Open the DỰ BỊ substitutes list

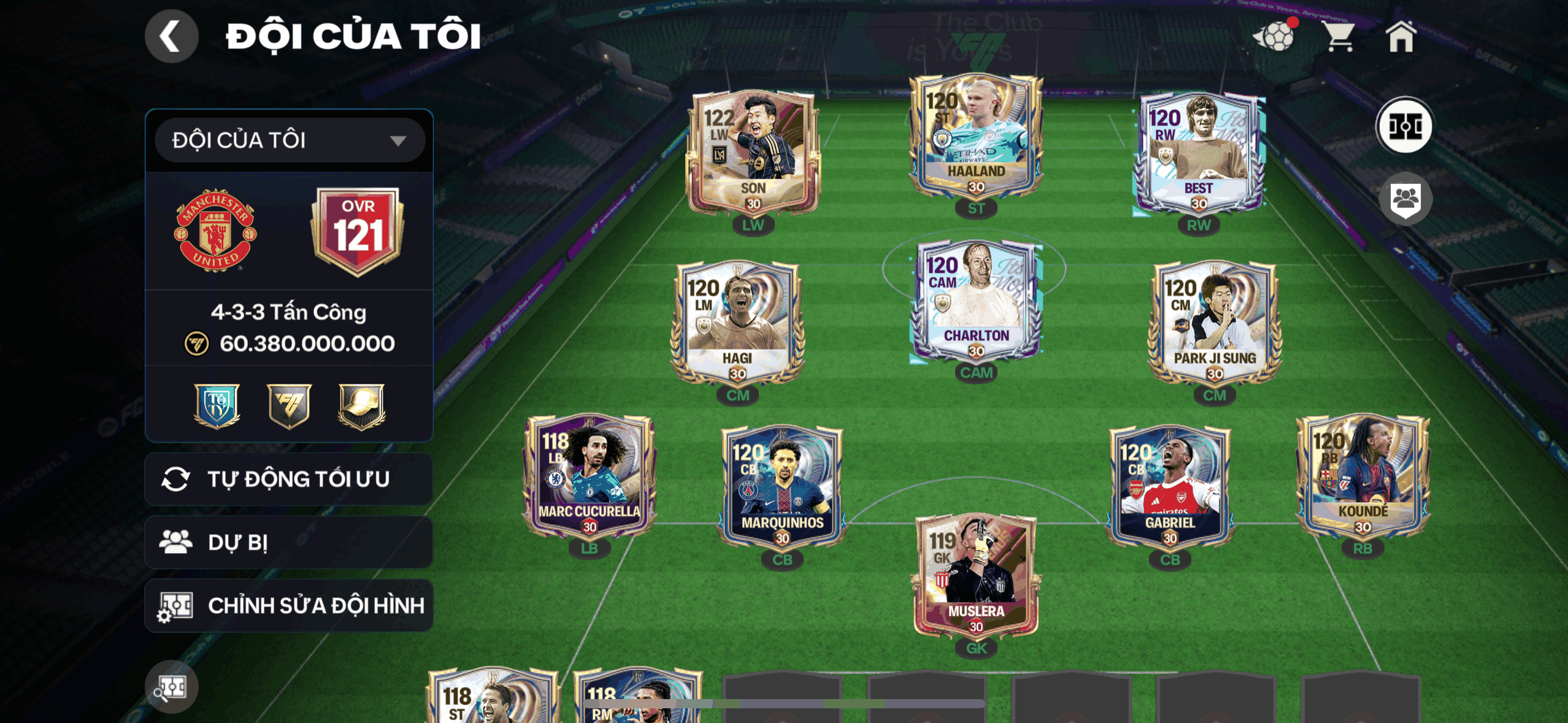pos(289,543)
